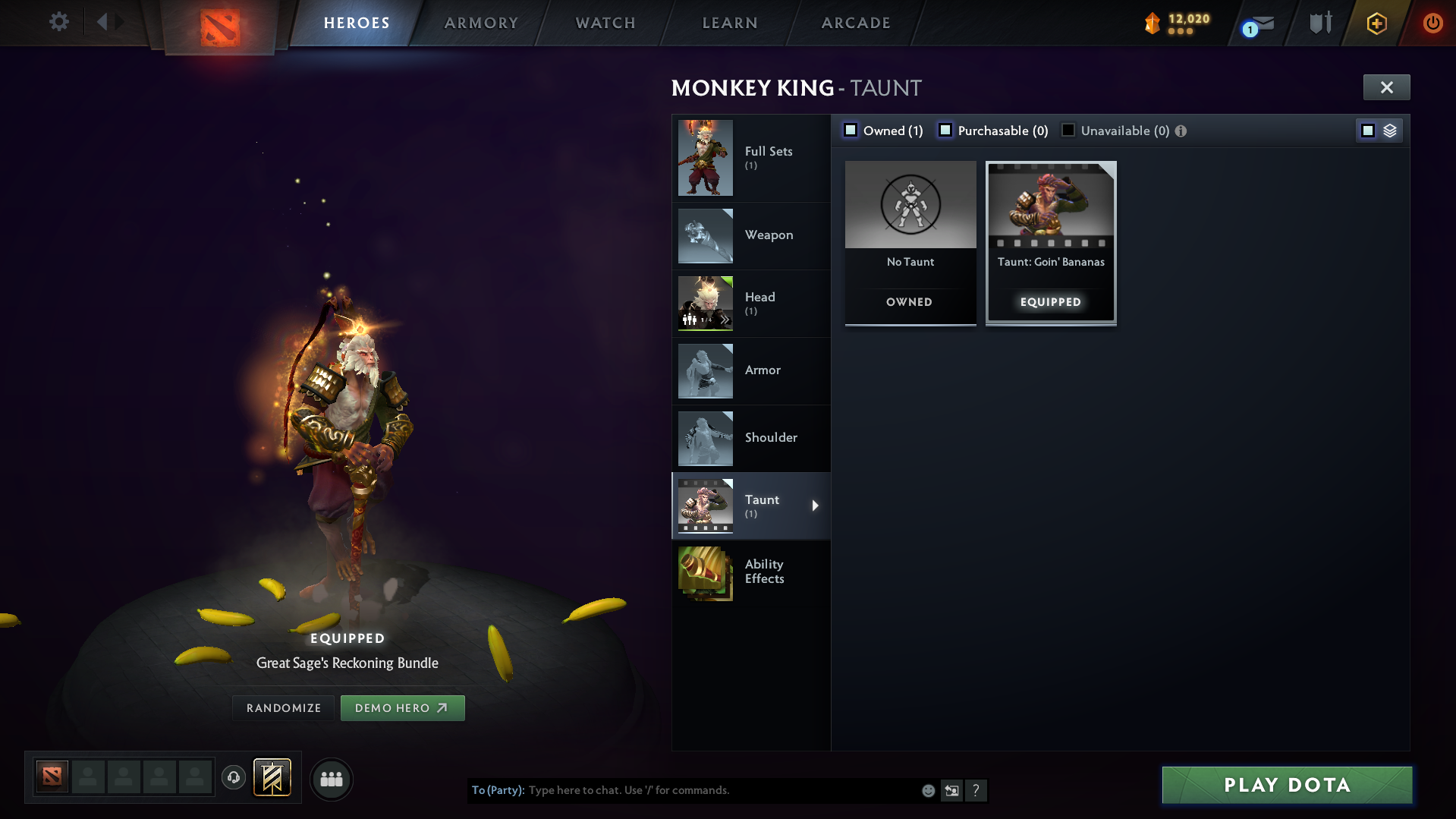
Task: Open the armory shield and sword icon
Action: click(x=1320, y=22)
